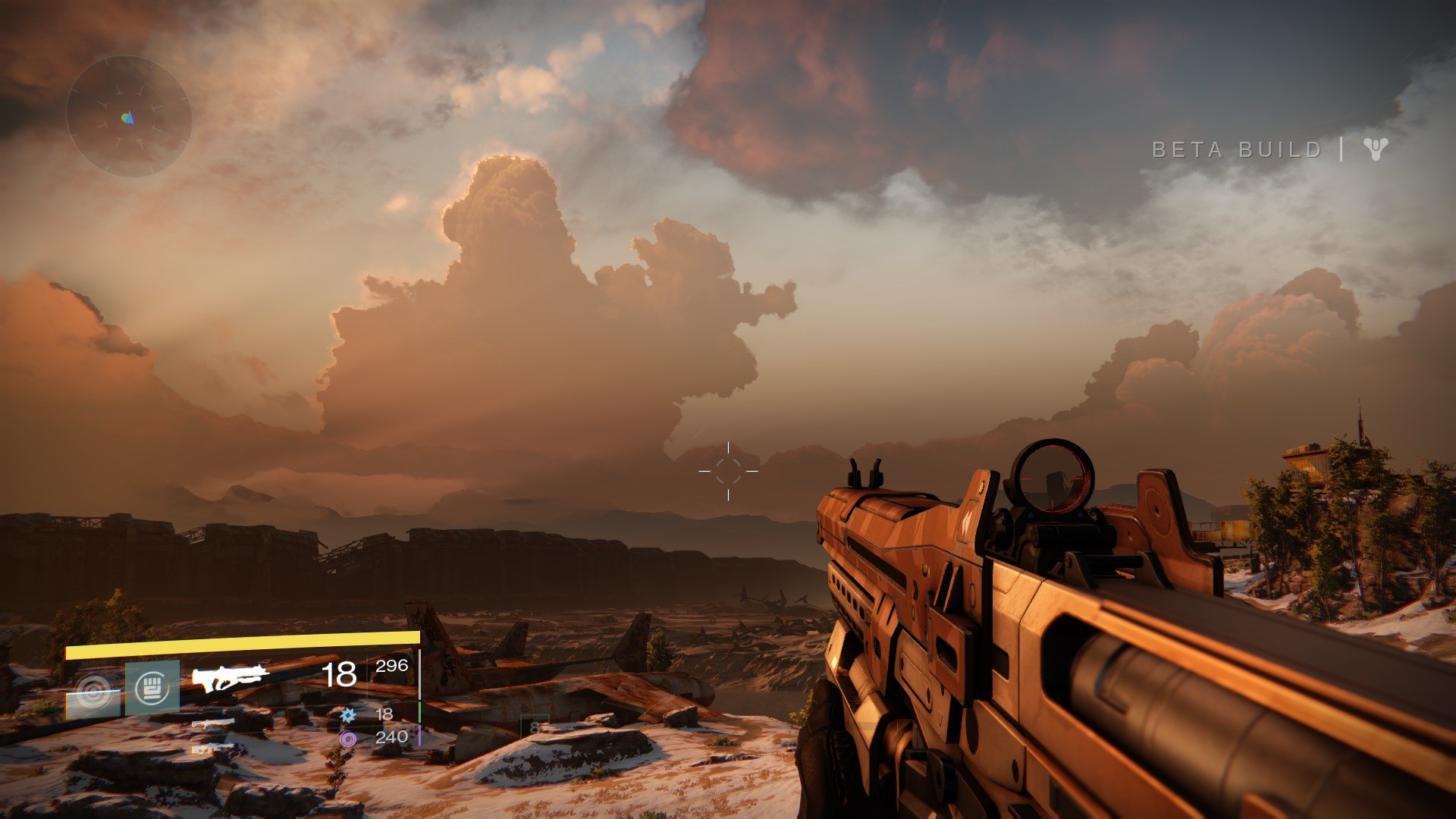Switch to the faded secondary weapon silhouette
The height and width of the screenshot is (819, 1456).
click(212, 724)
